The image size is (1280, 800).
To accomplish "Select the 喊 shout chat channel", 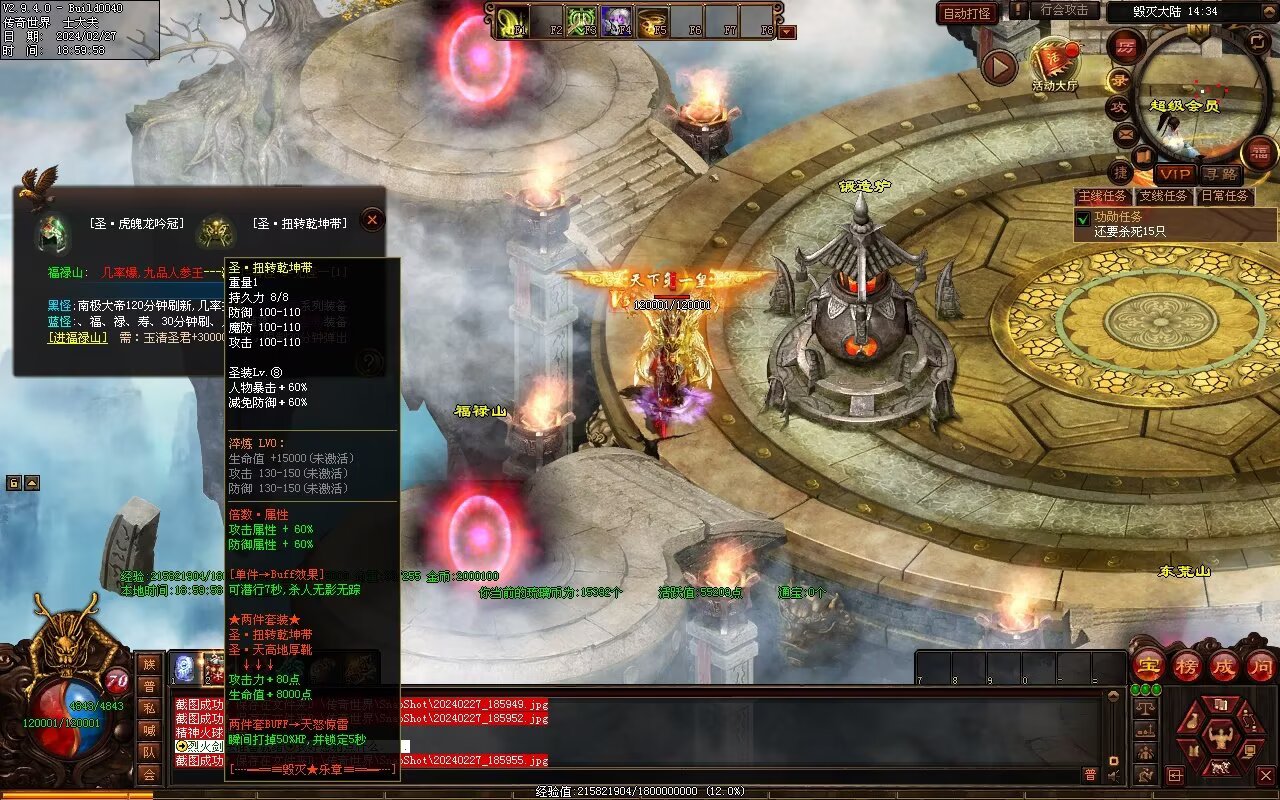I will click(149, 730).
